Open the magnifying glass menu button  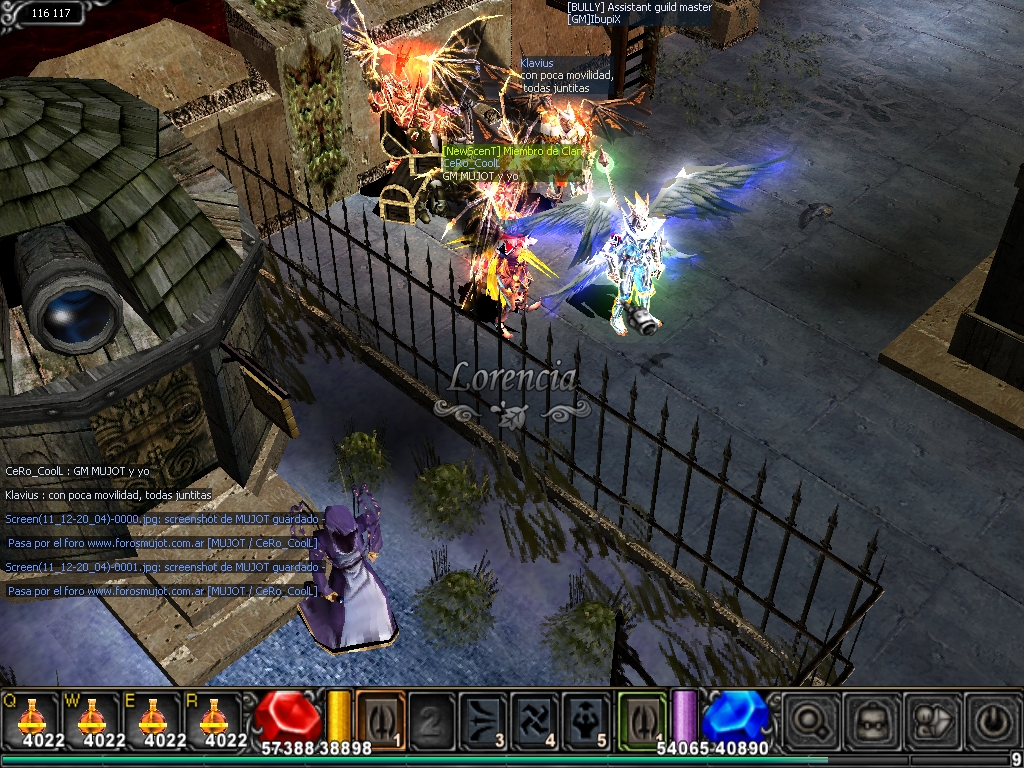tap(807, 719)
